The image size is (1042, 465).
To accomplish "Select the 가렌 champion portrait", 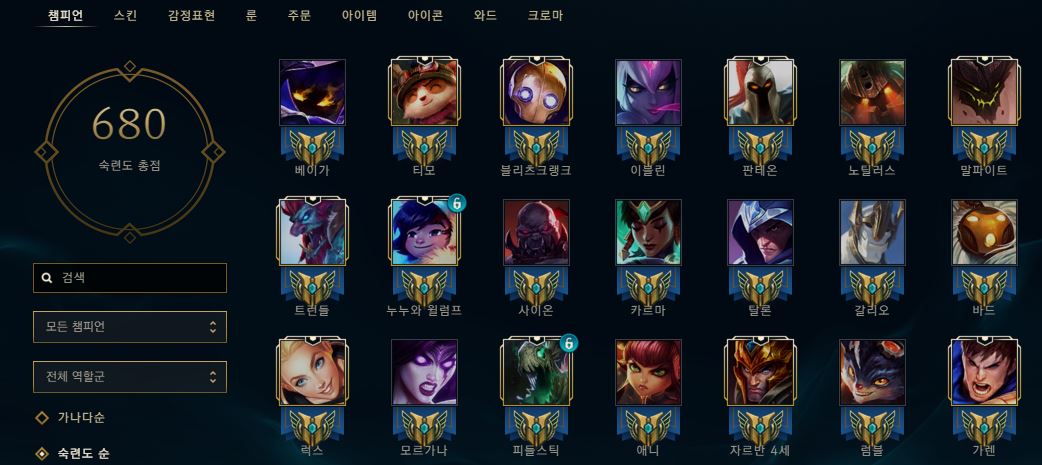I will [x=984, y=372].
